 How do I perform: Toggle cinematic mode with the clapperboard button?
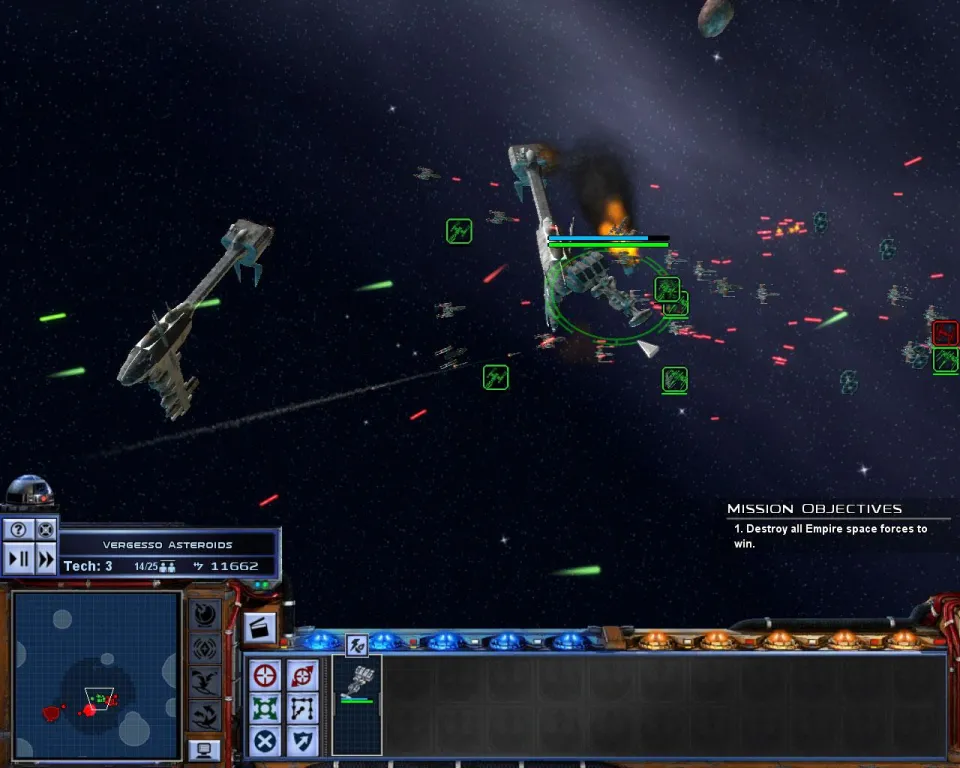pos(258,627)
